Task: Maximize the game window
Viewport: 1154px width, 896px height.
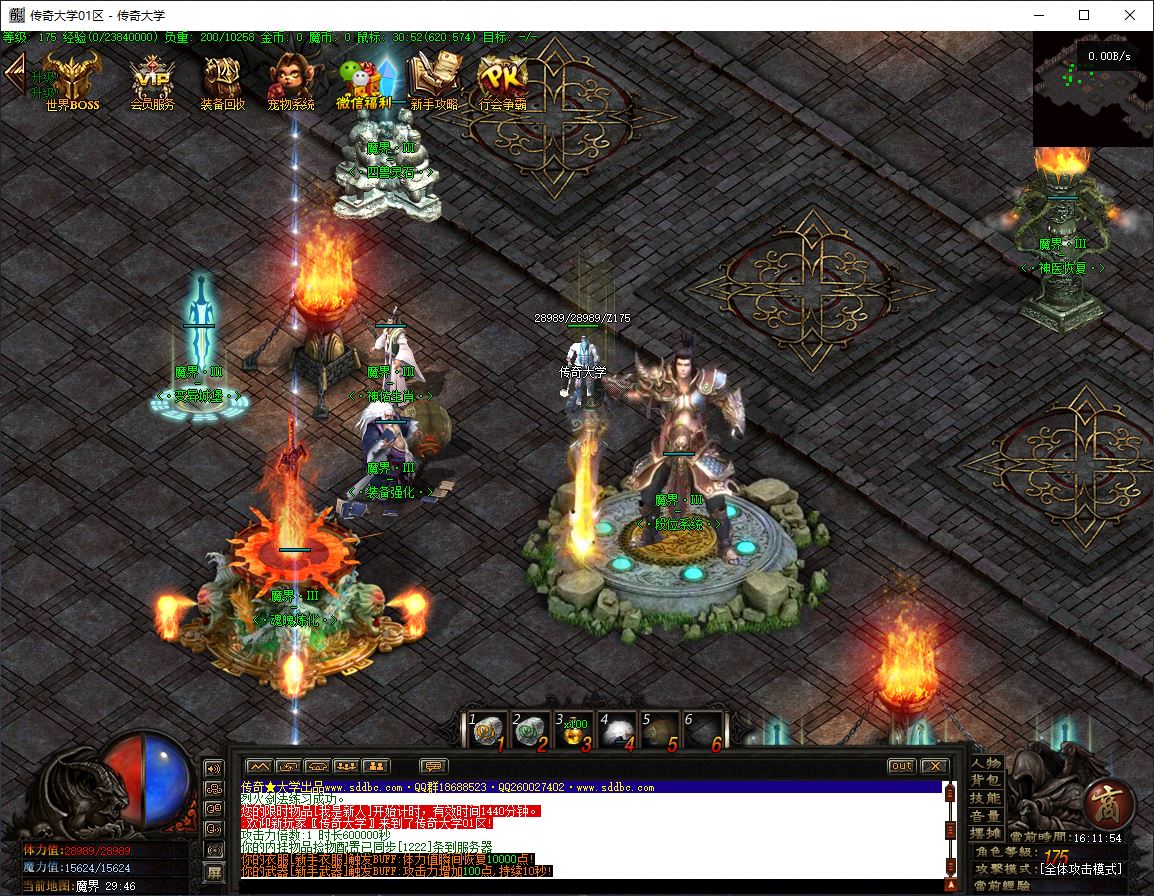Action: [x=1084, y=15]
